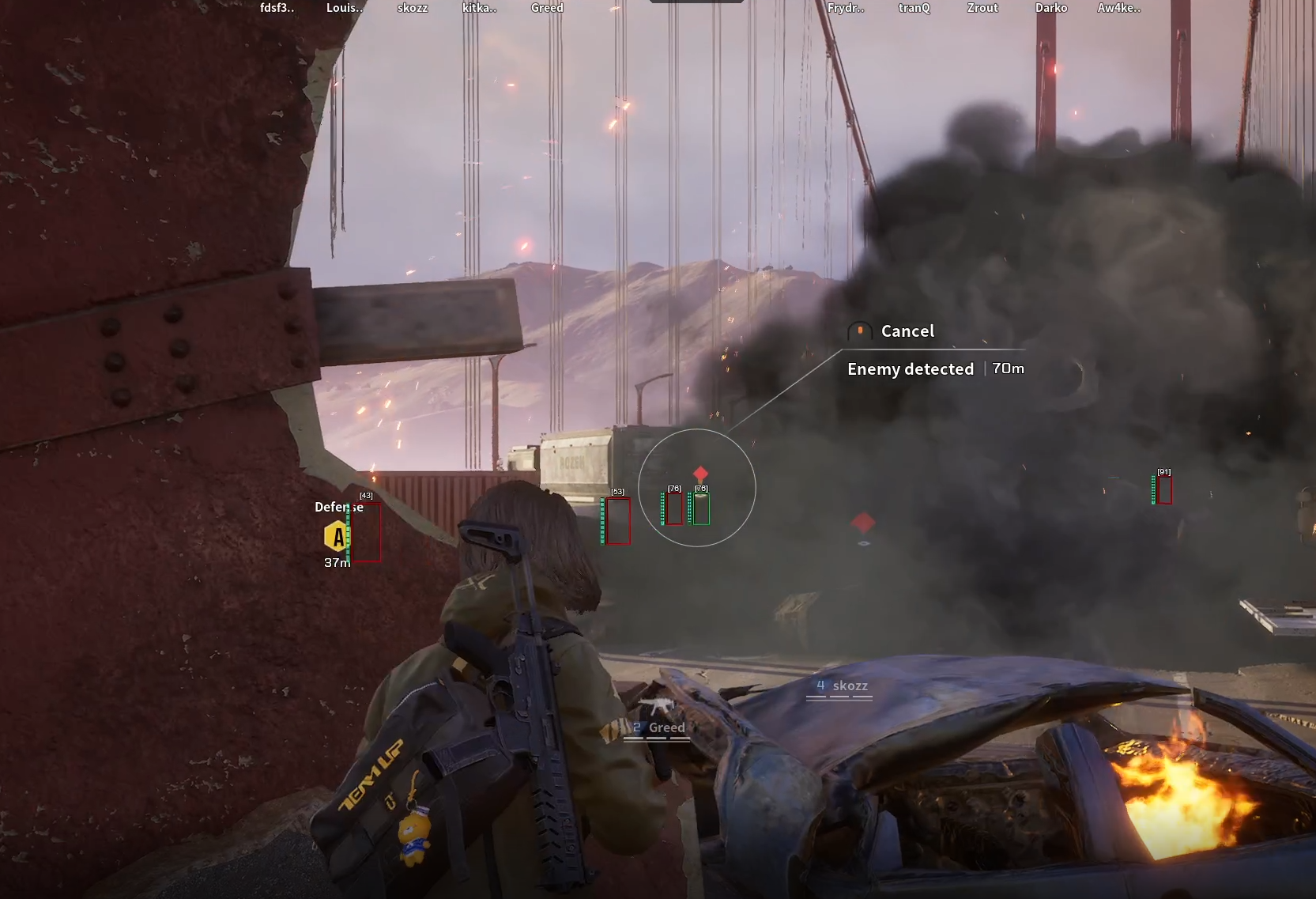Select Frydr.. in the top player list
Viewport: 1316px width, 899px height.
846,8
